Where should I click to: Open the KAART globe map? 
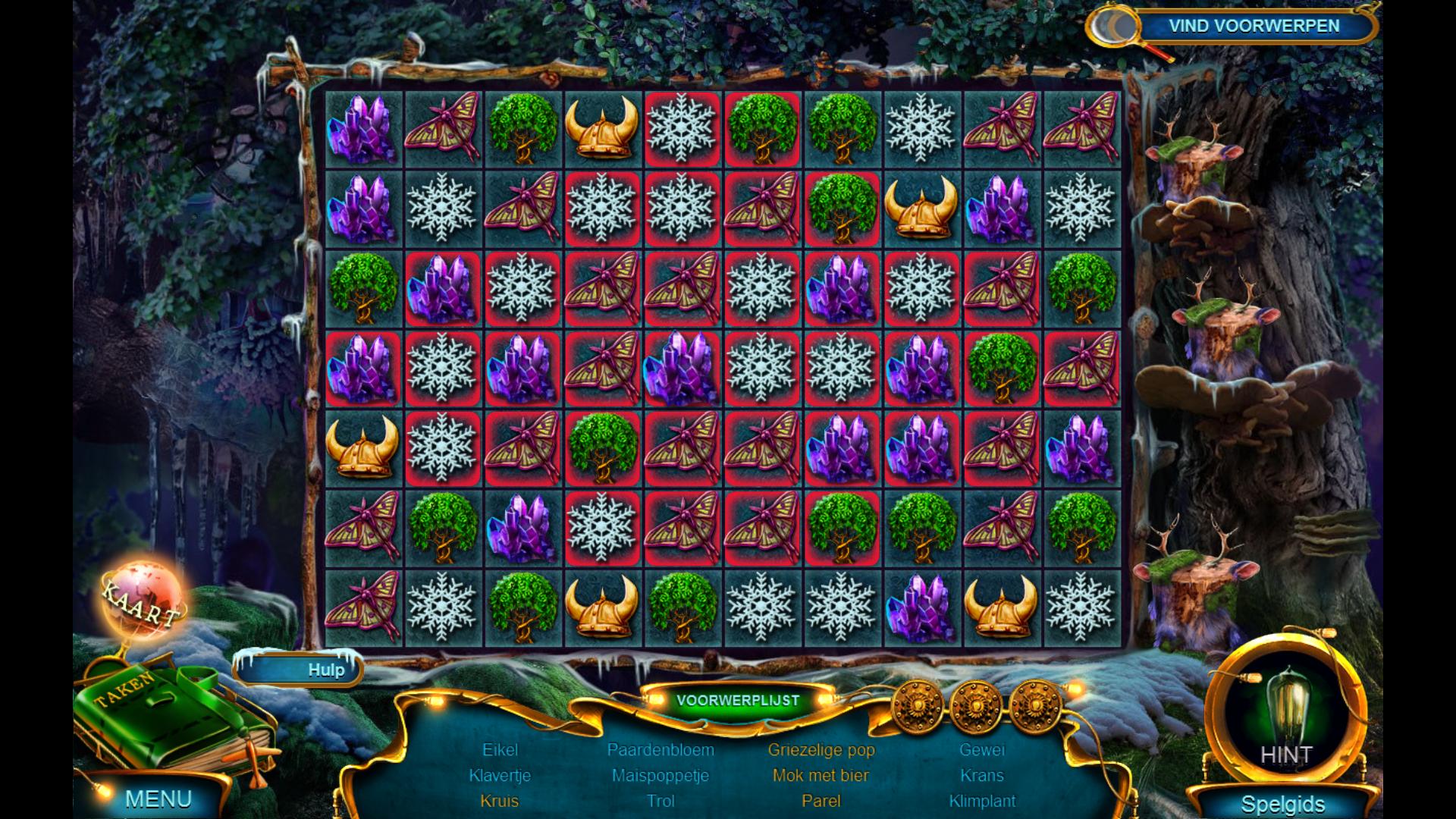pos(143,601)
